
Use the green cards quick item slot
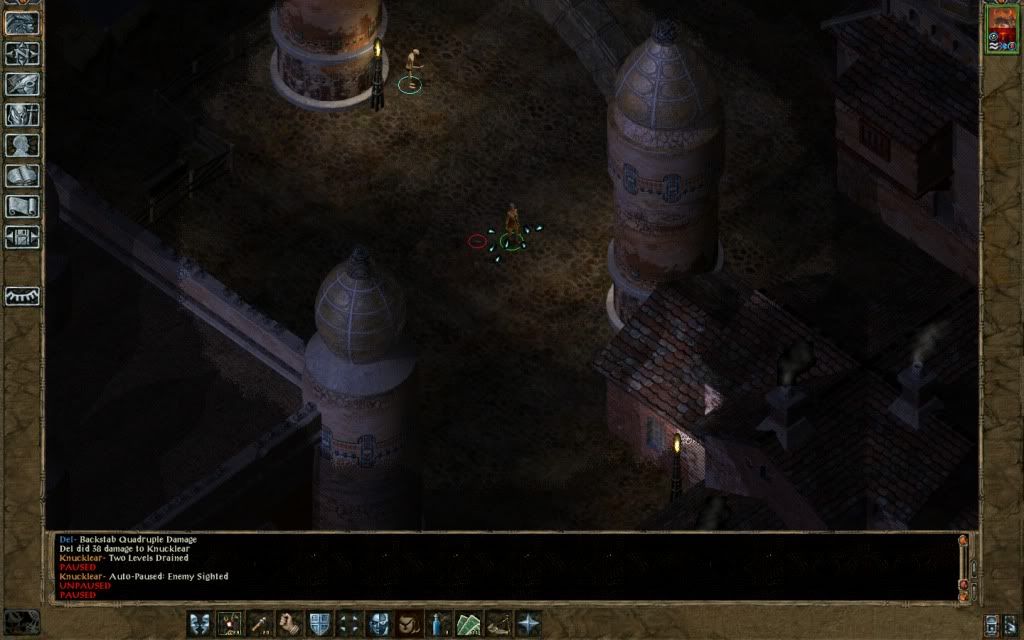click(469, 624)
